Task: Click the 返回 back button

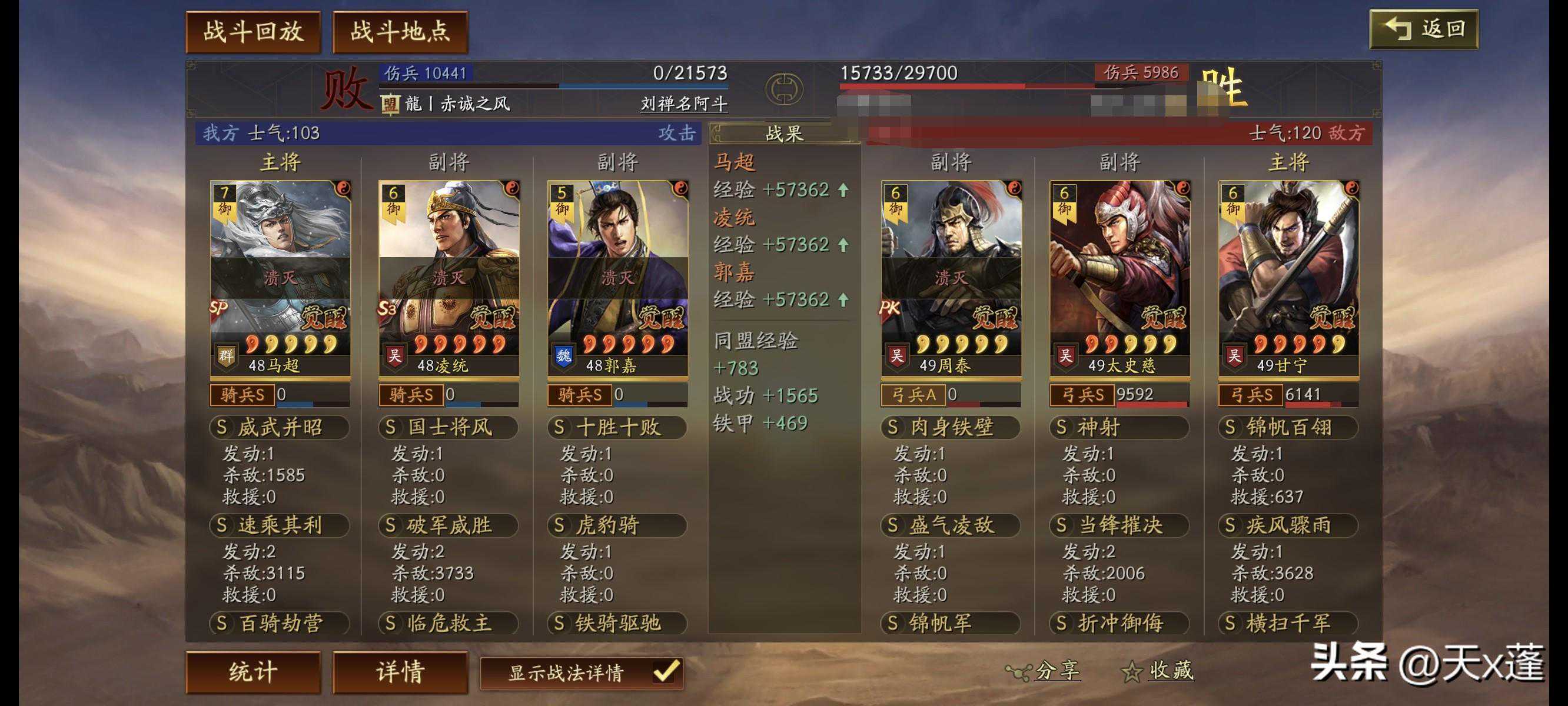Action: pyautogui.click(x=1423, y=29)
